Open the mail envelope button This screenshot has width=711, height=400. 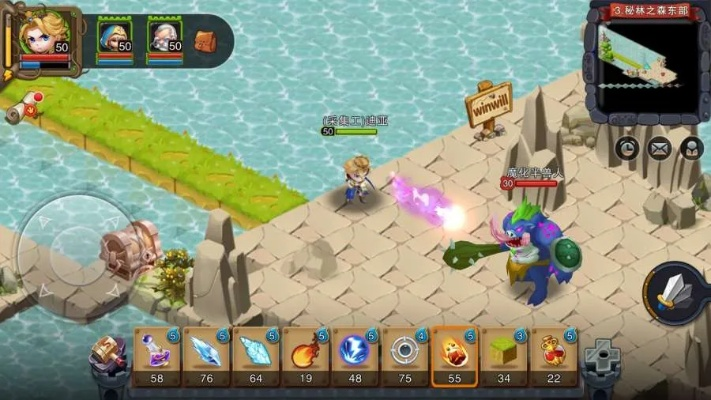(x=659, y=148)
